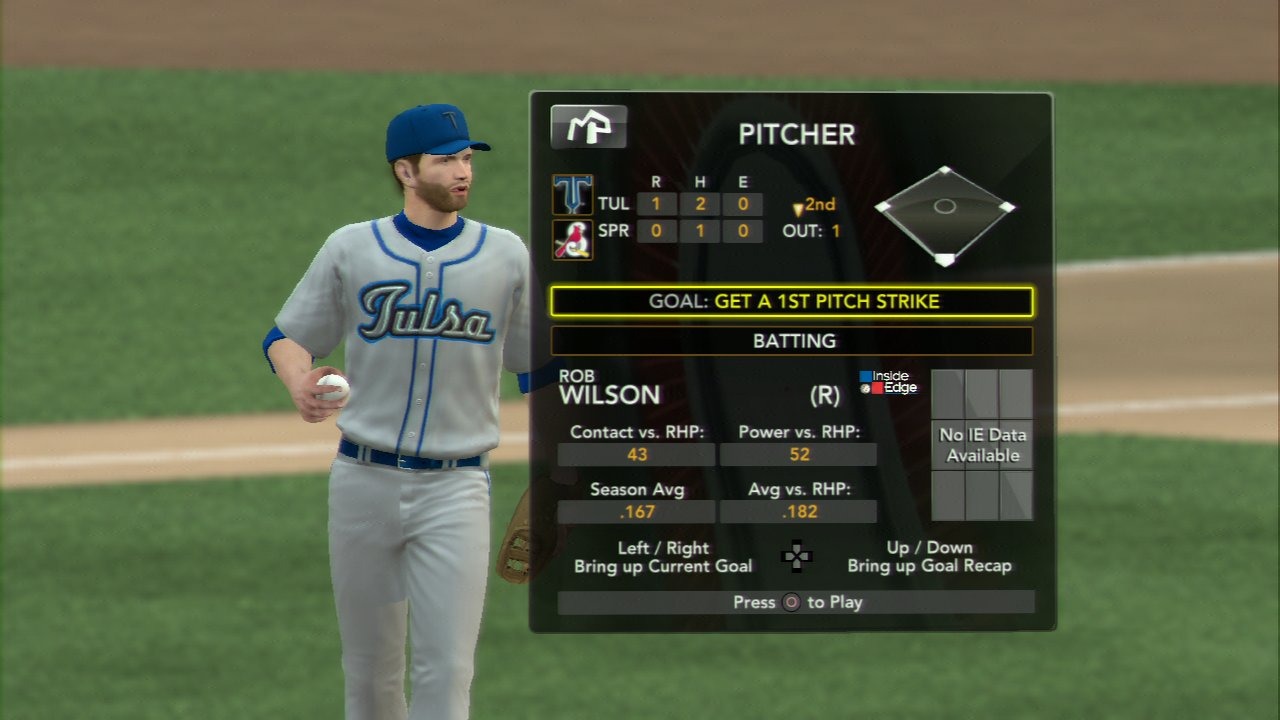Click the Springfield cardinal team logo

[573, 240]
